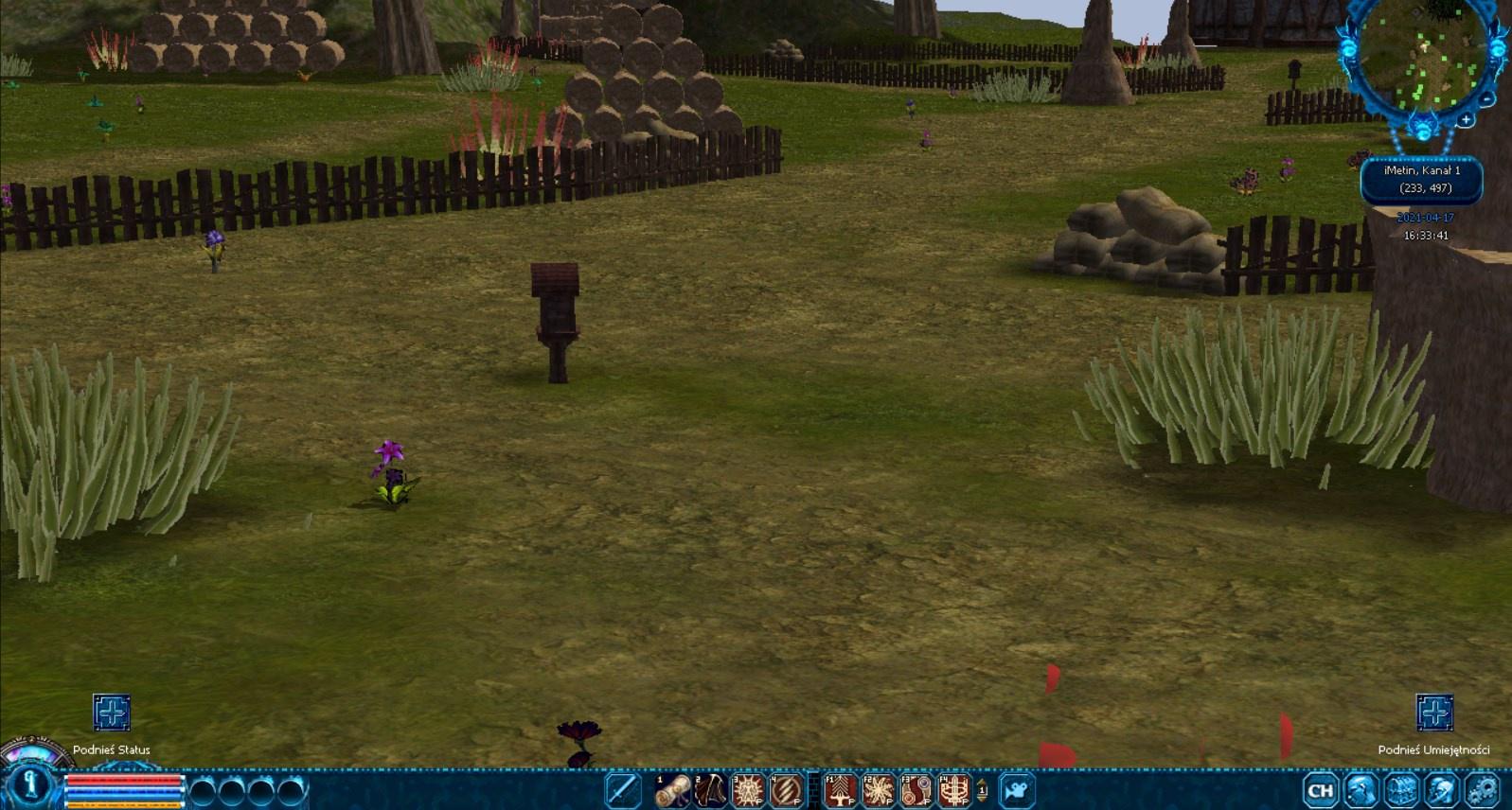Cast the F2 starburst skill
The width and height of the screenshot is (1512, 810).
(x=879, y=790)
